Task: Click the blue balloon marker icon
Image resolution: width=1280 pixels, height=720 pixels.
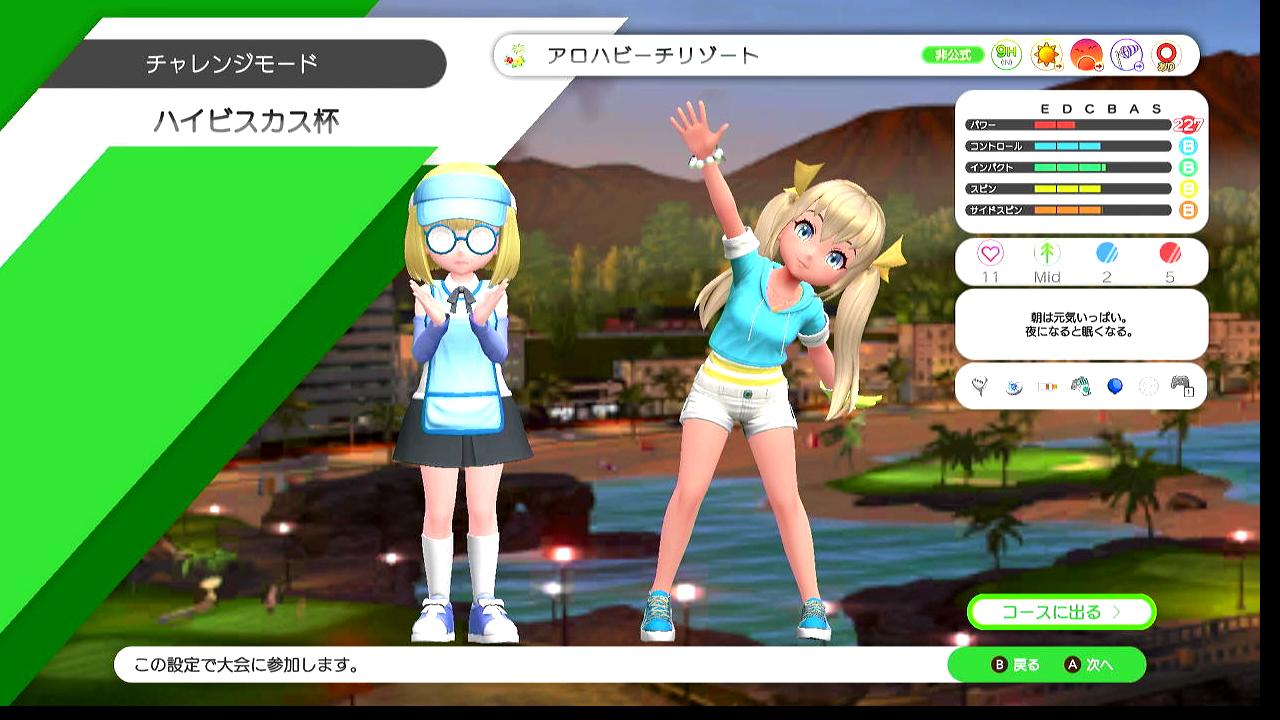Action: [1114, 386]
